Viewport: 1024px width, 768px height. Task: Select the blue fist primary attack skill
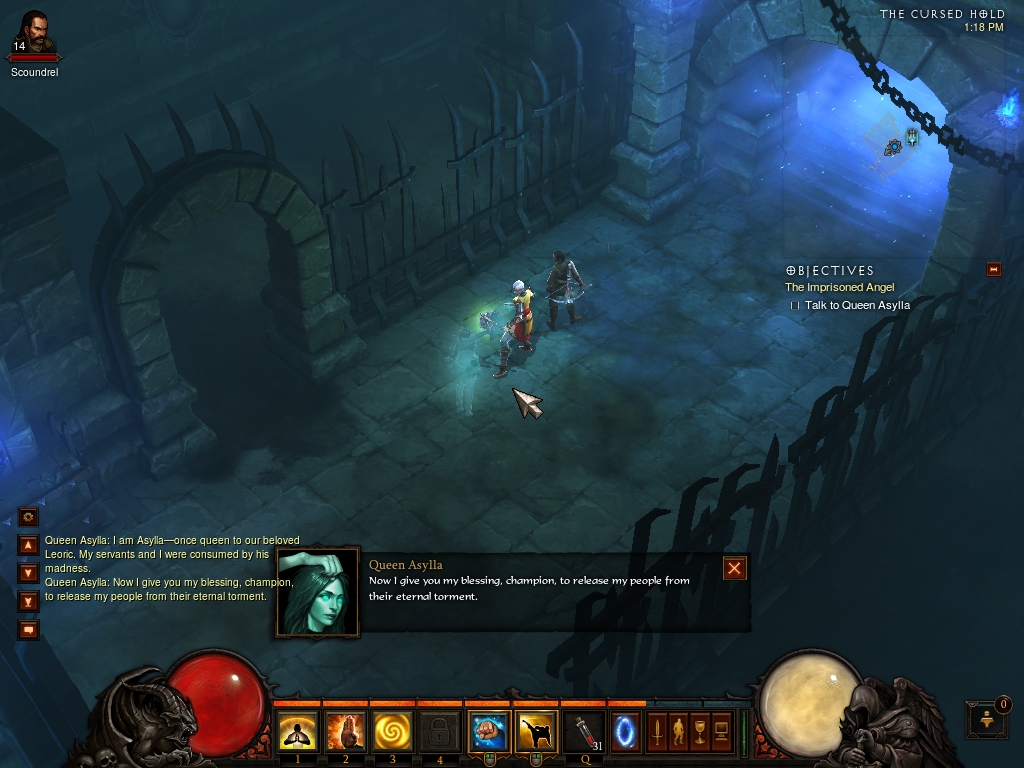click(489, 732)
